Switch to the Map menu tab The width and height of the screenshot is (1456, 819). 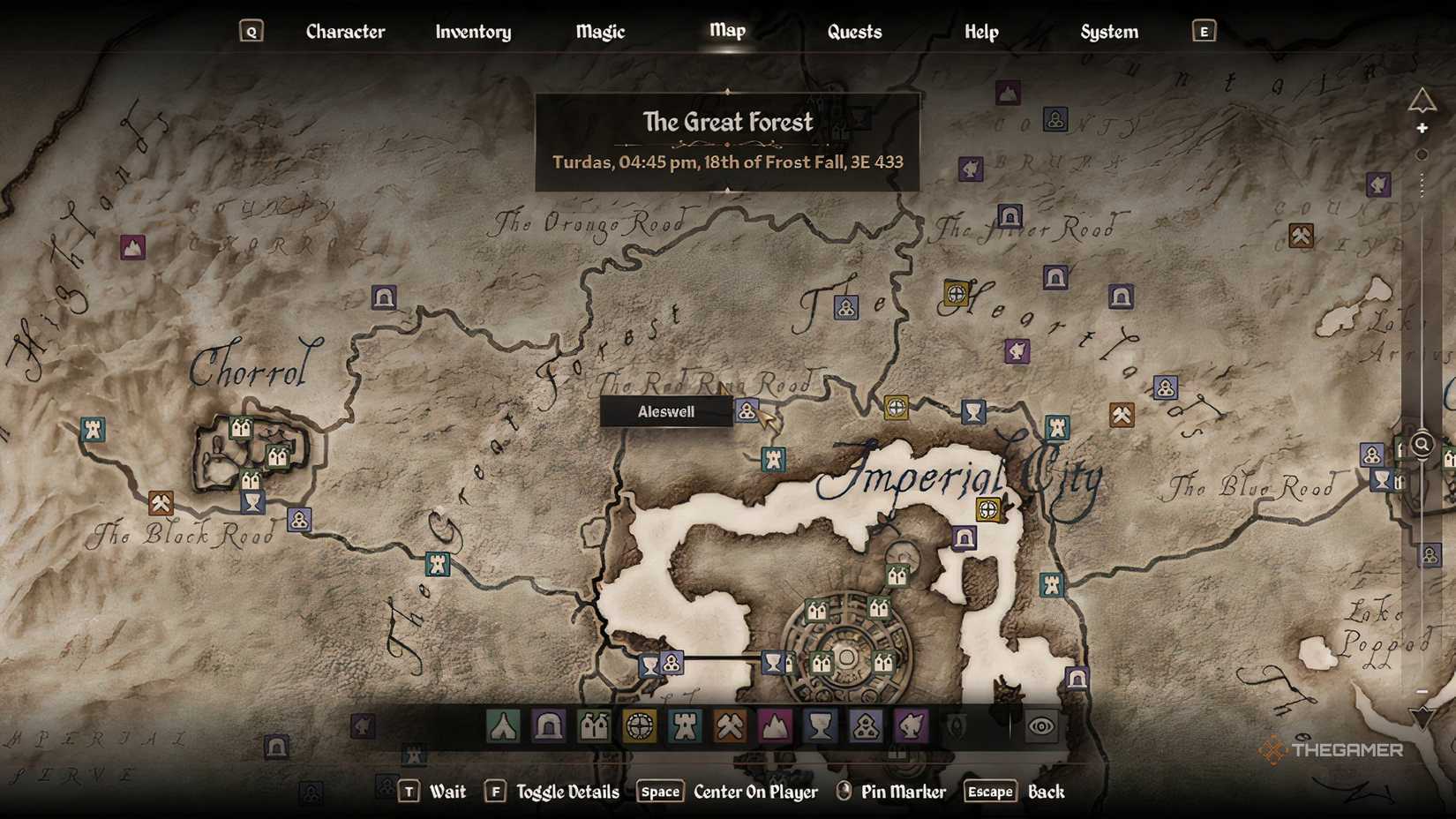point(726,30)
